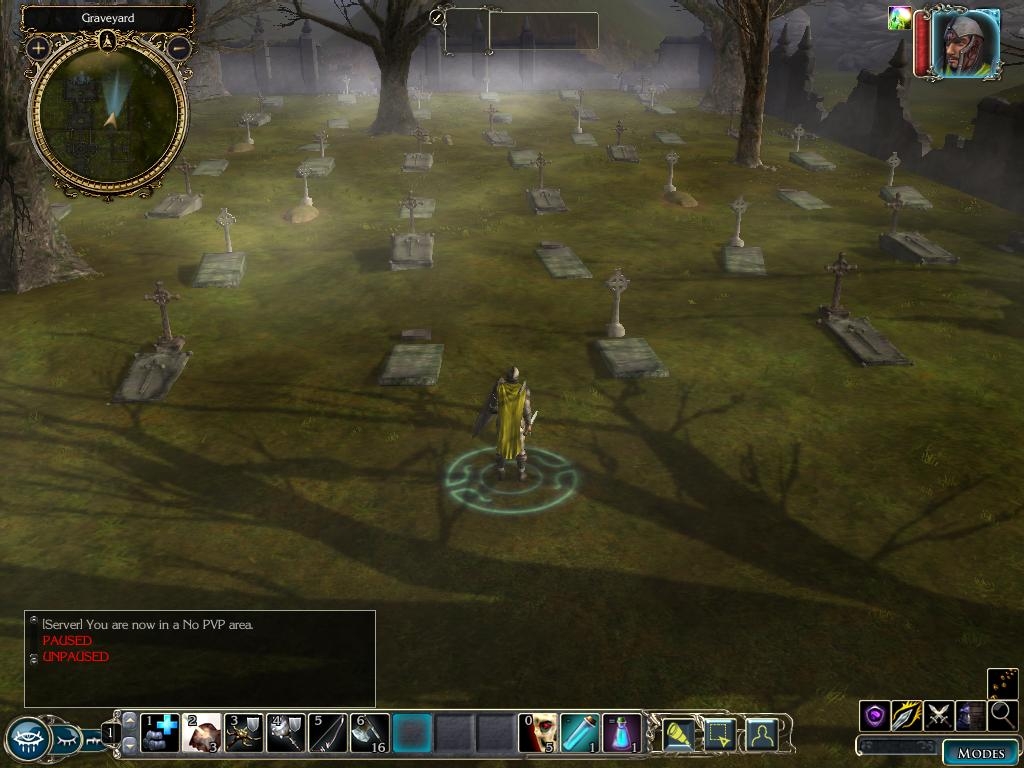Equip the spiked flail and shield in slot 3
Viewport: 1024px width, 768px height.
tap(243, 733)
